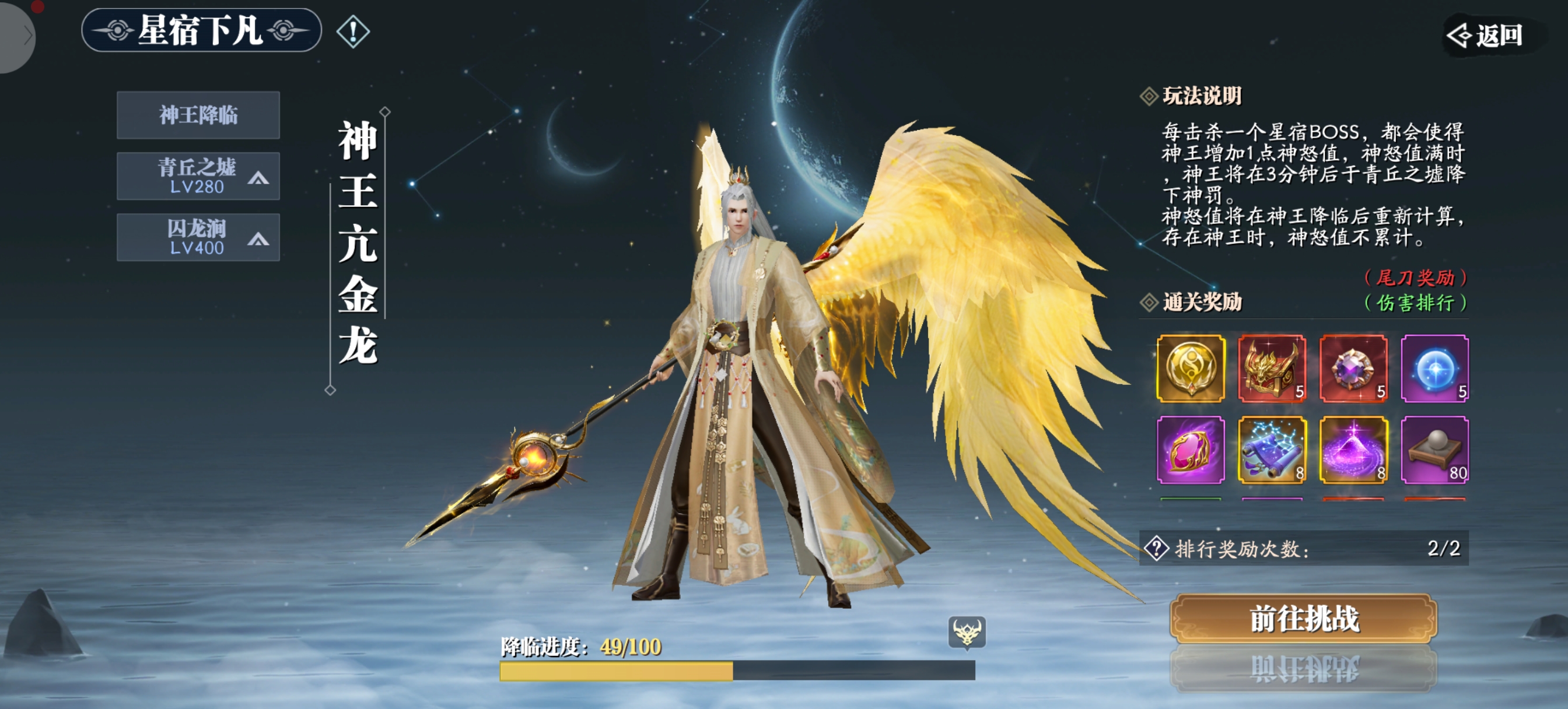
Task: Tap the boss head marker above progress bar
Action: (x=967, y=632)
